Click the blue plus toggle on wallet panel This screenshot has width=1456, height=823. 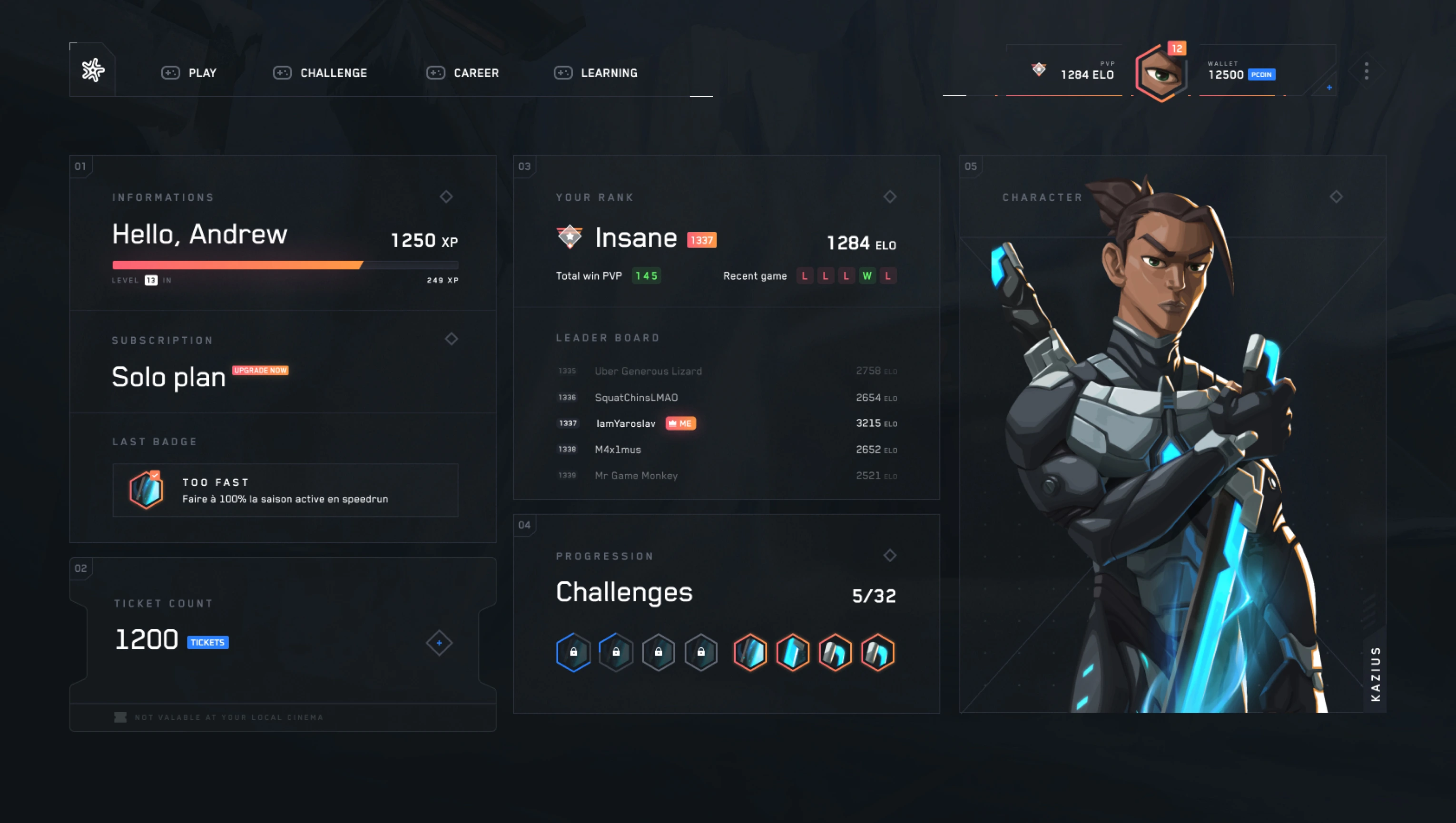pos(1329,88)
